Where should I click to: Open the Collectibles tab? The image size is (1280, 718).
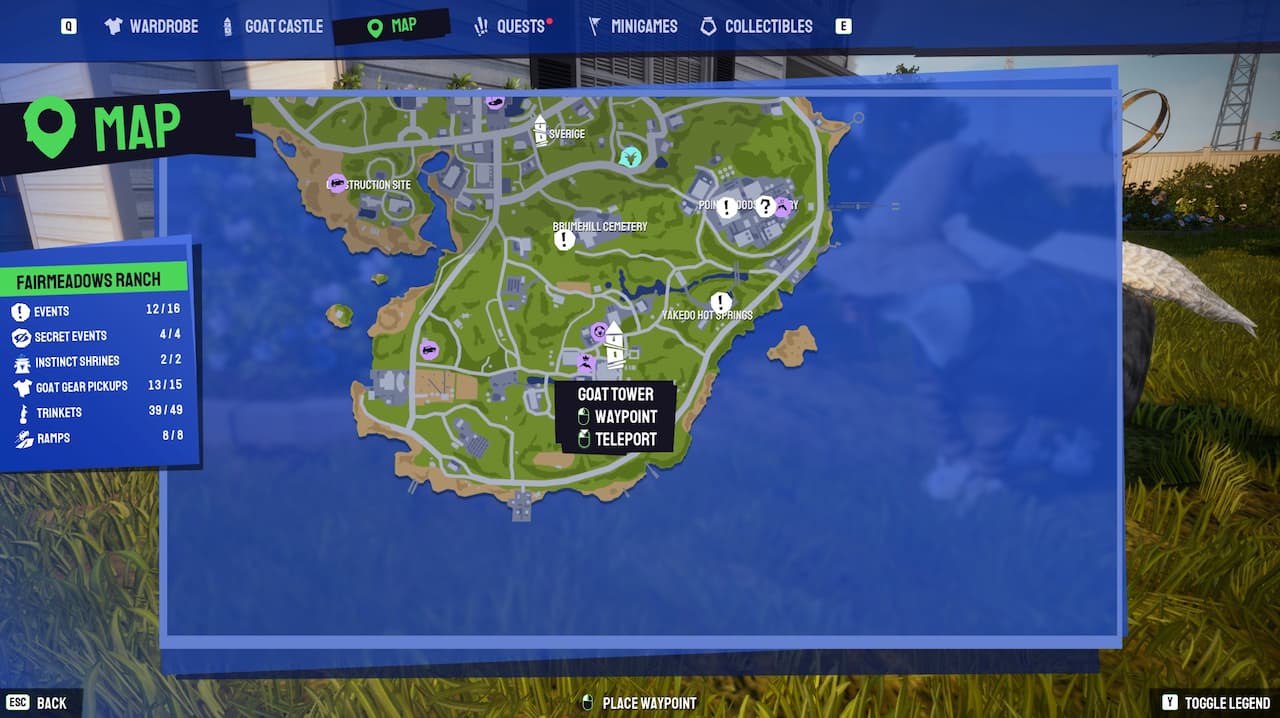coord(756,26)
